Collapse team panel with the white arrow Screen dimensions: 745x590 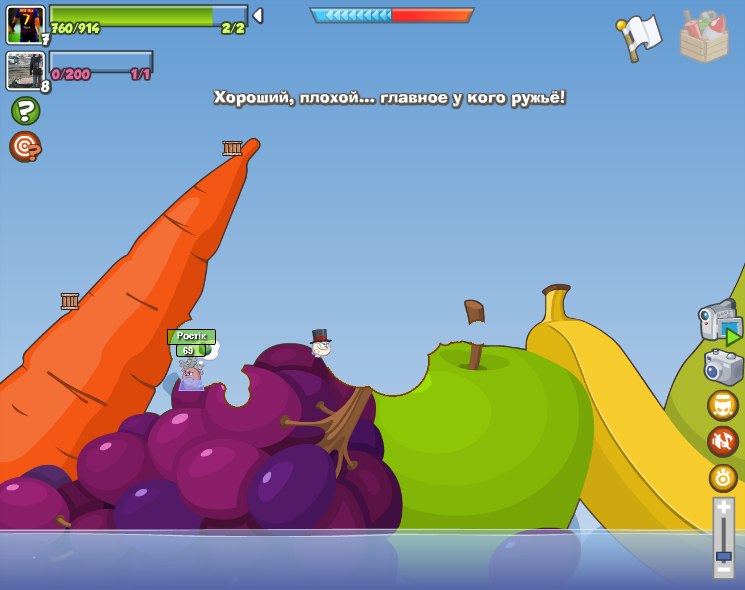258,15
